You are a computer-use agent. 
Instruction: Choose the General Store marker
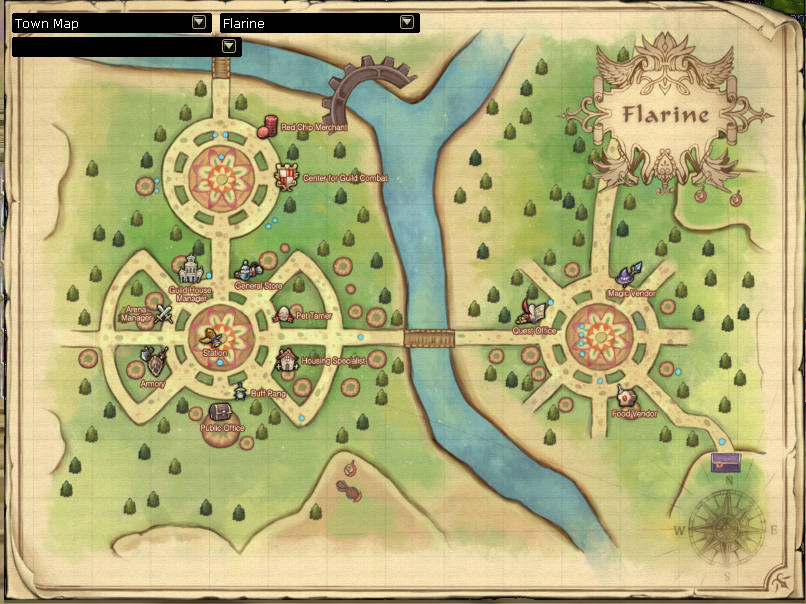(x=247, y=270)
